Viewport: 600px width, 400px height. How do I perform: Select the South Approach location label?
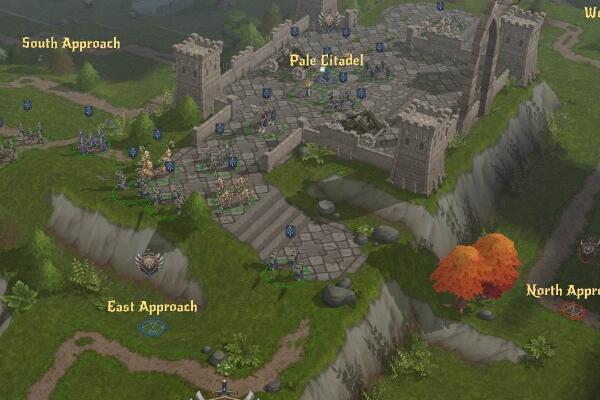tap(71, 43)
